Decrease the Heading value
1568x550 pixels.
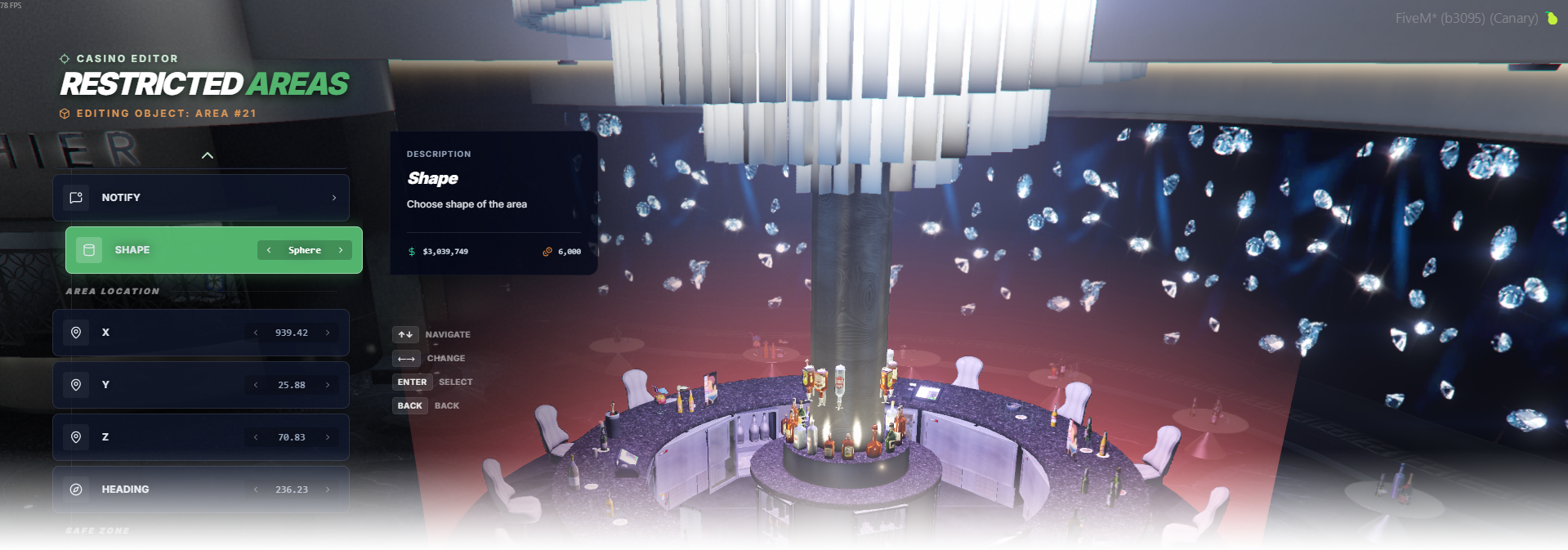click(x=256, y=490)
